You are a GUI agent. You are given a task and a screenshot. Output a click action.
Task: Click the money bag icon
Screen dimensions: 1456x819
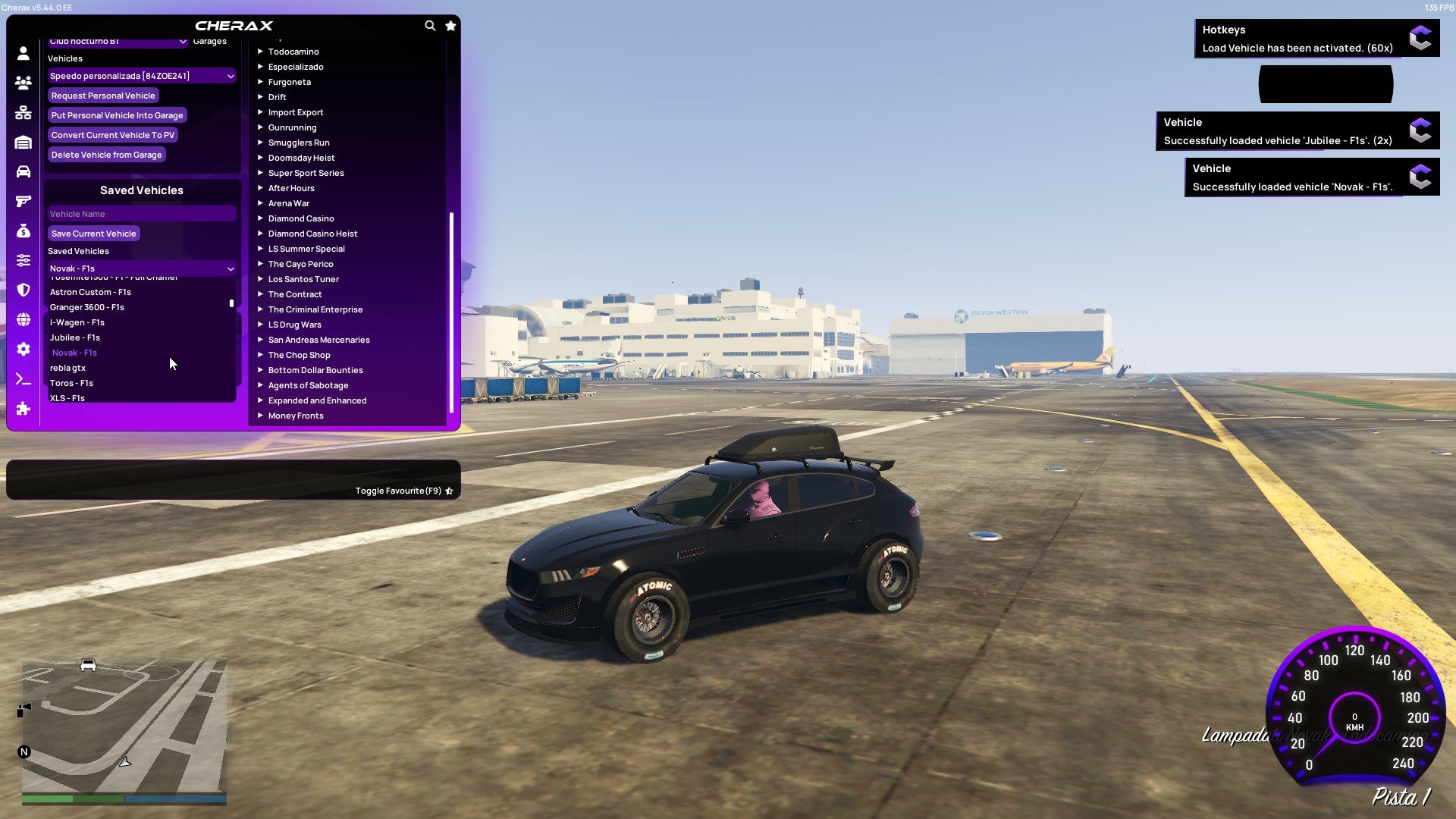[x=23, y=231]
